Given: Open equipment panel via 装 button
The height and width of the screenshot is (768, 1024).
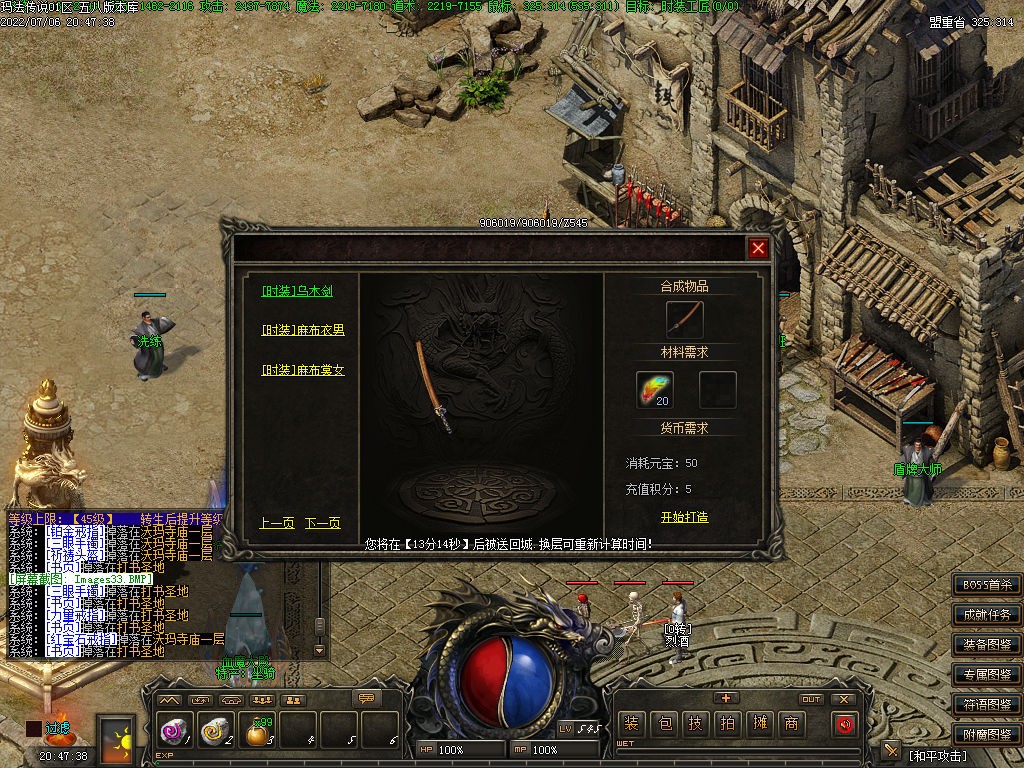Looking at the screenshot, I should pos(631,723).
